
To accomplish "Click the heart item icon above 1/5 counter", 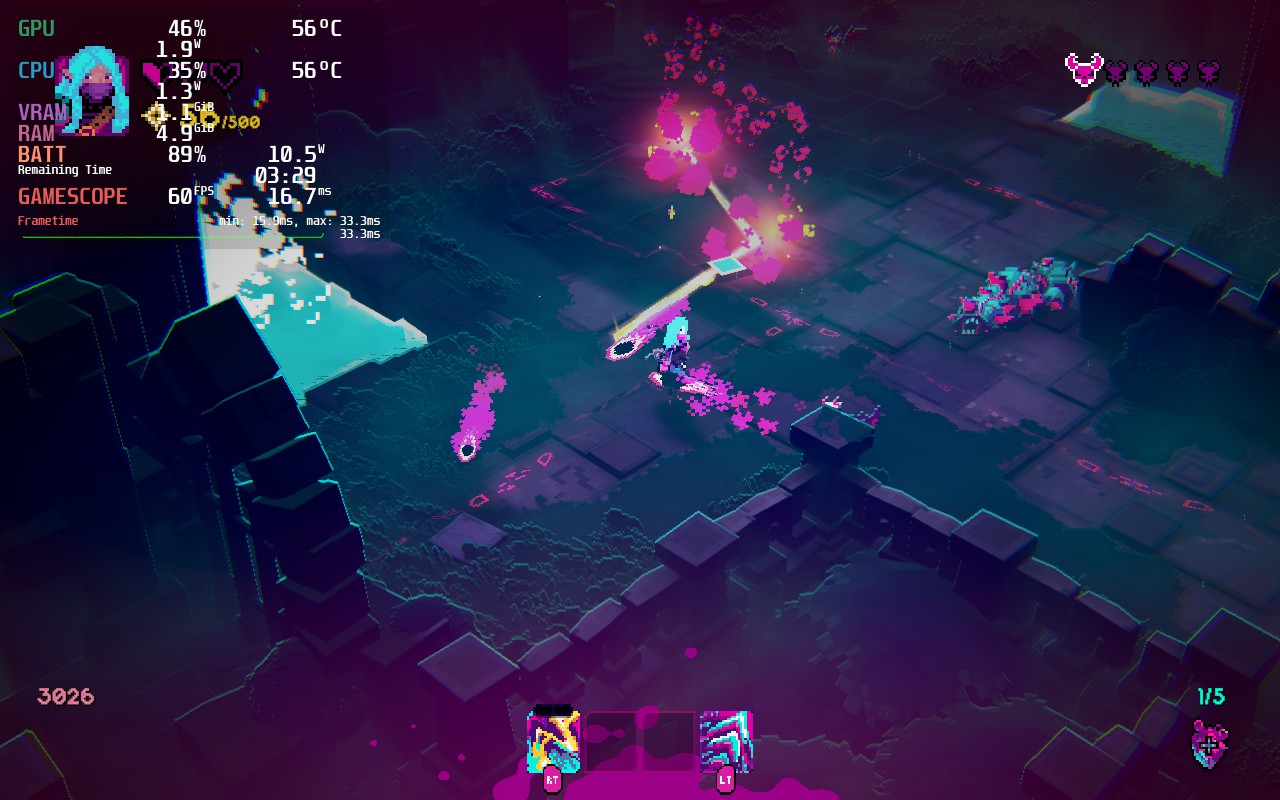I will point(1209,745).
